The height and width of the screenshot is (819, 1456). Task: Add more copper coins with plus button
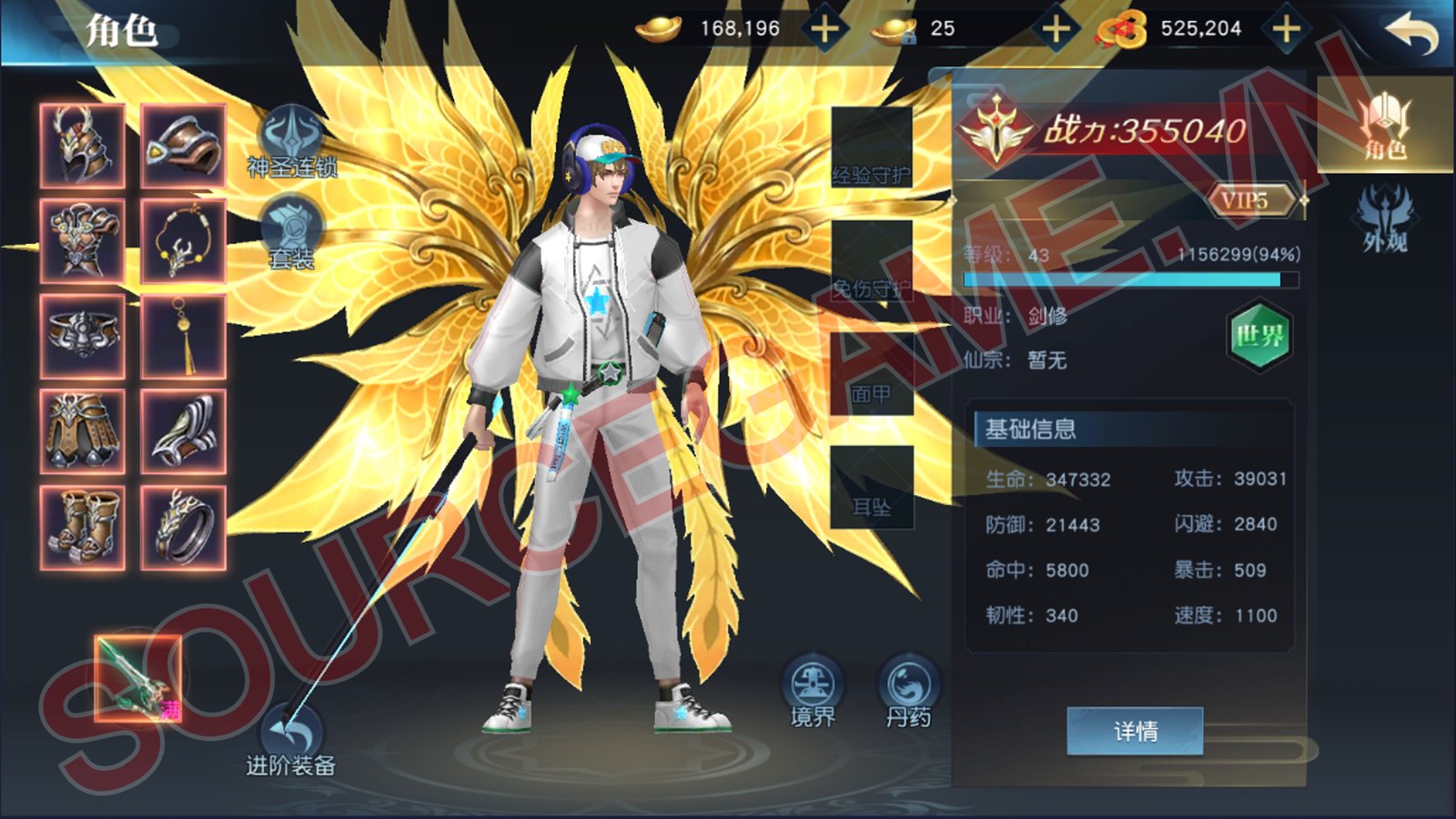point(1286,29)
